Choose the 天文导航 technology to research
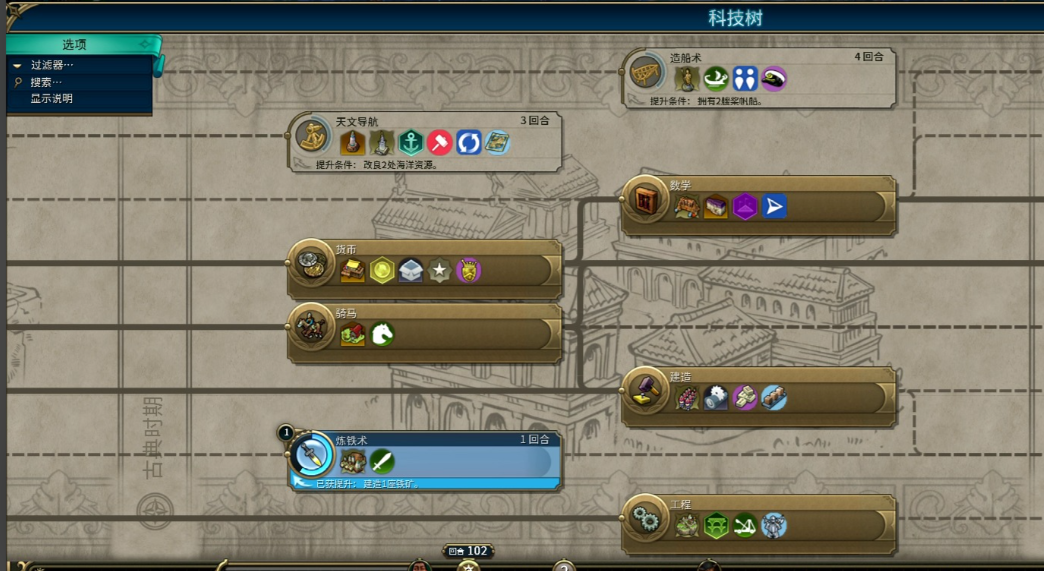Screen dimensions: 1044x571 point(312,135)
